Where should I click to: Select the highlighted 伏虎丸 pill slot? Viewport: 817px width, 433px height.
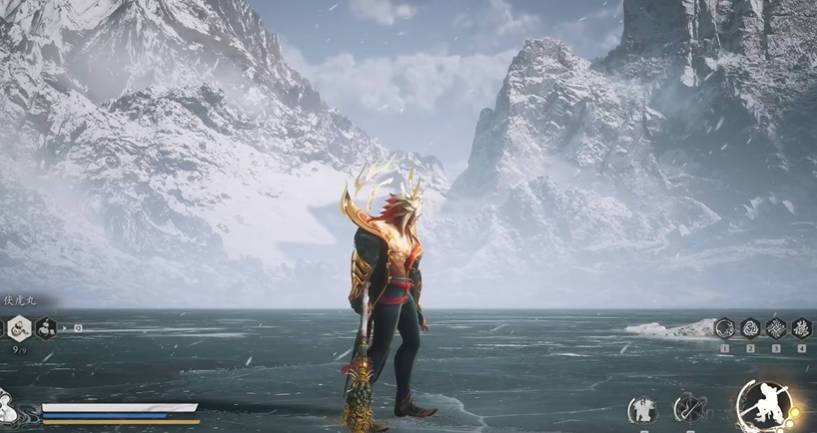tap(19, 328)
